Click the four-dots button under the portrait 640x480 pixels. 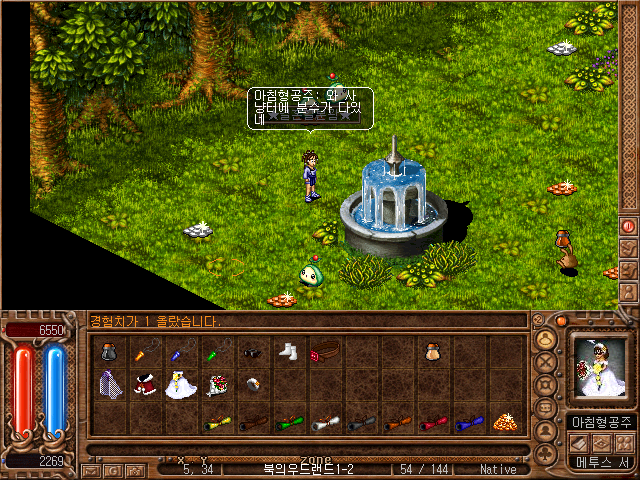tap(625, 443)
